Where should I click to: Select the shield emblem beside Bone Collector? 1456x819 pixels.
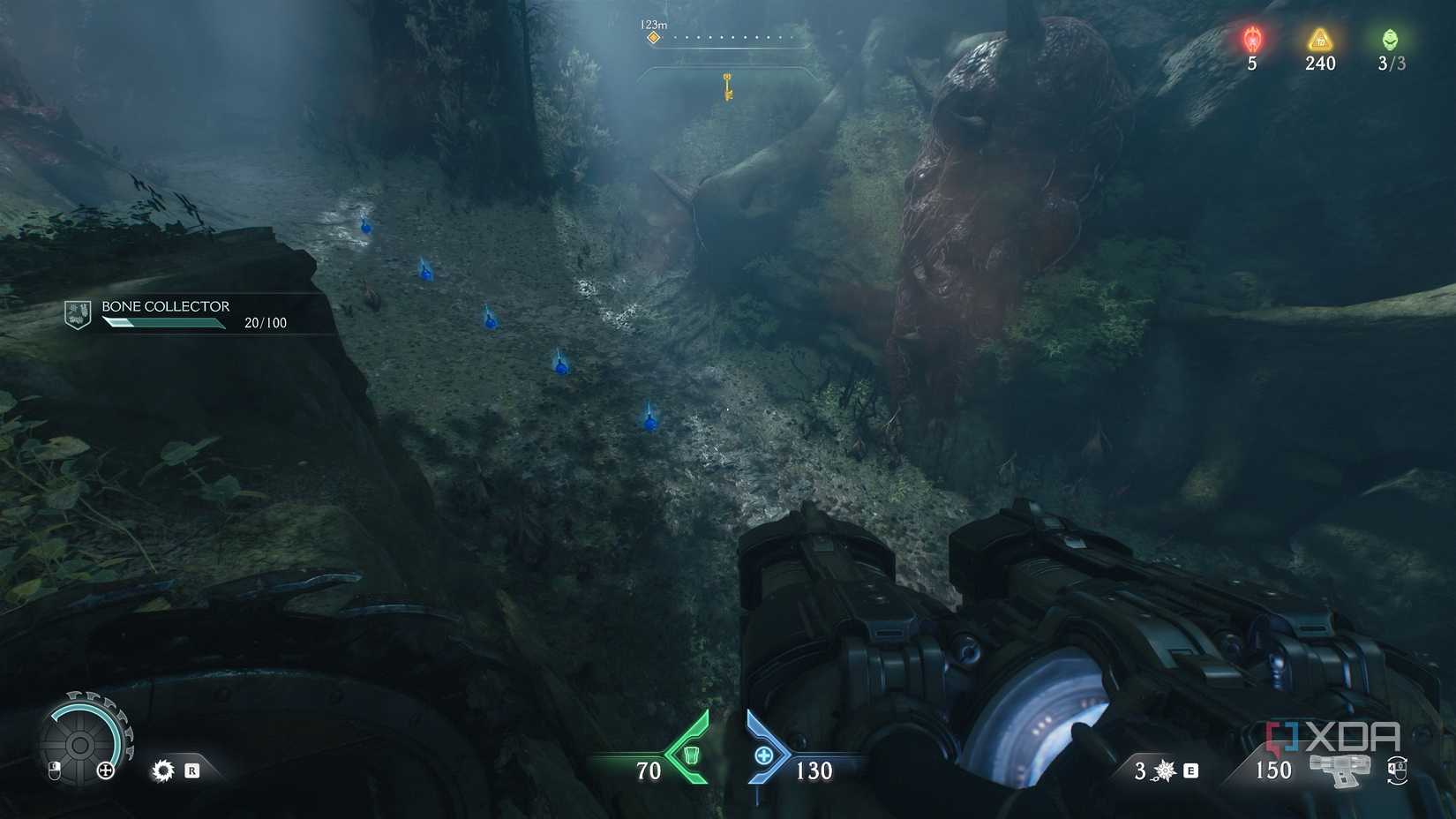(78, 313)
